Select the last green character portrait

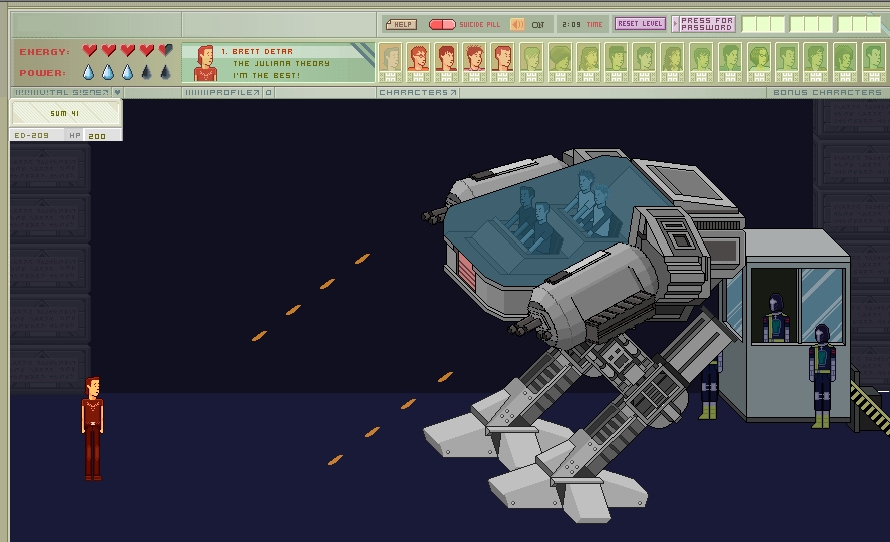click(x=872, y=60)
